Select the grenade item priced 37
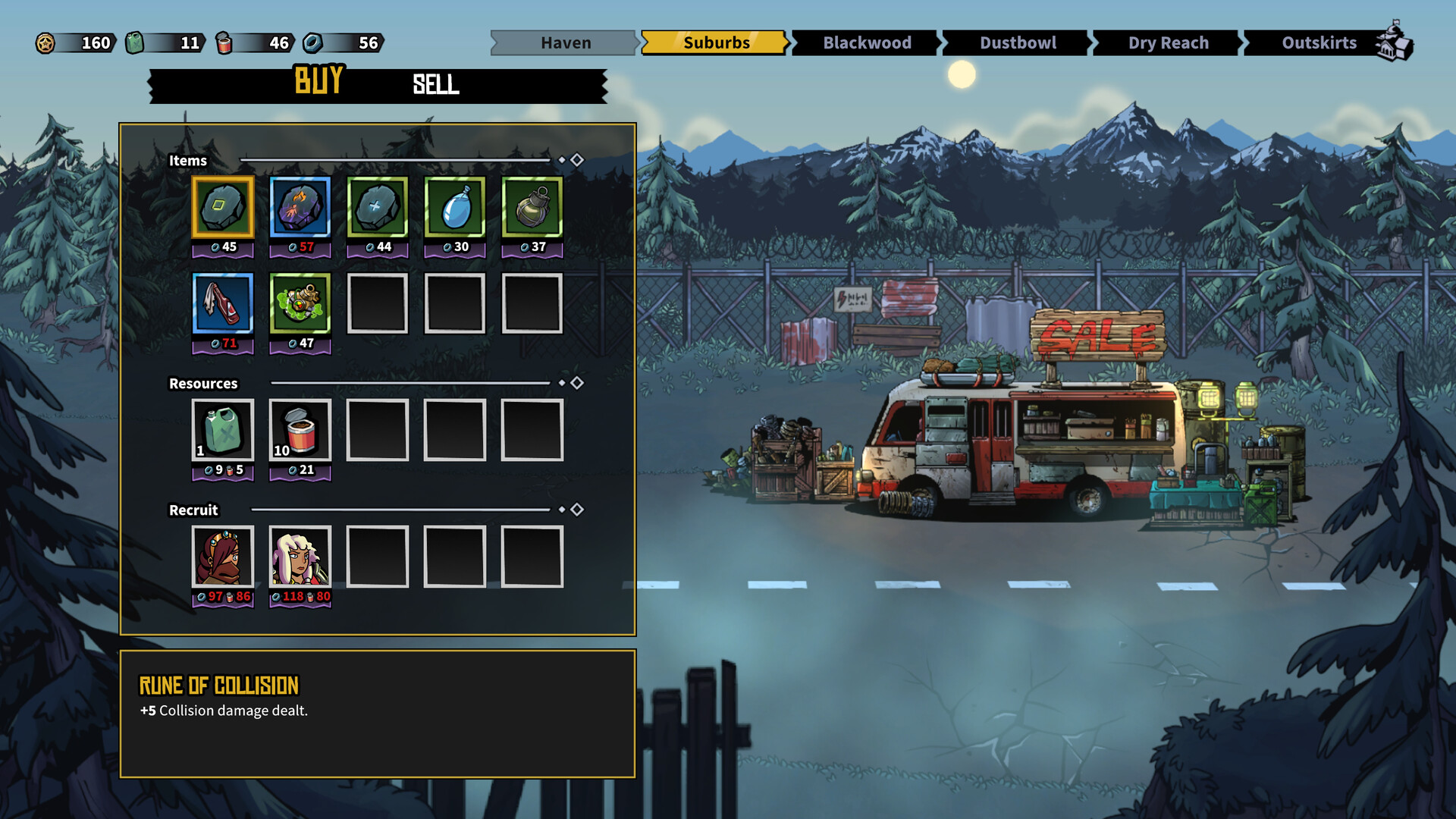Viewport: 1456px width, 819px height. click(532, 207)
